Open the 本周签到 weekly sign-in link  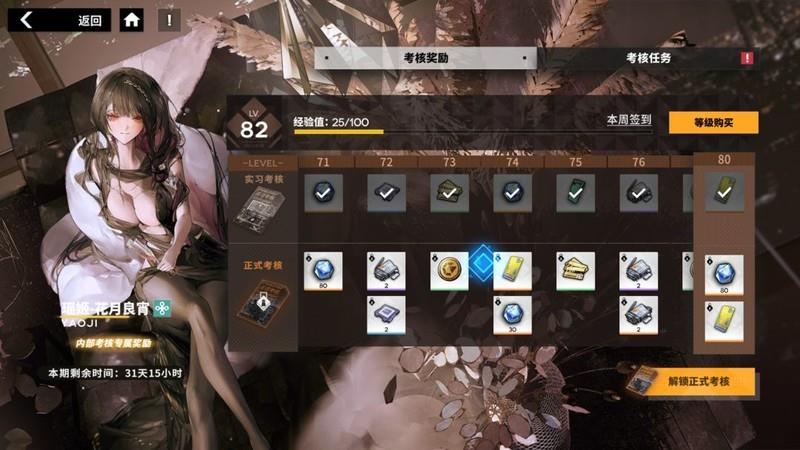629,119
